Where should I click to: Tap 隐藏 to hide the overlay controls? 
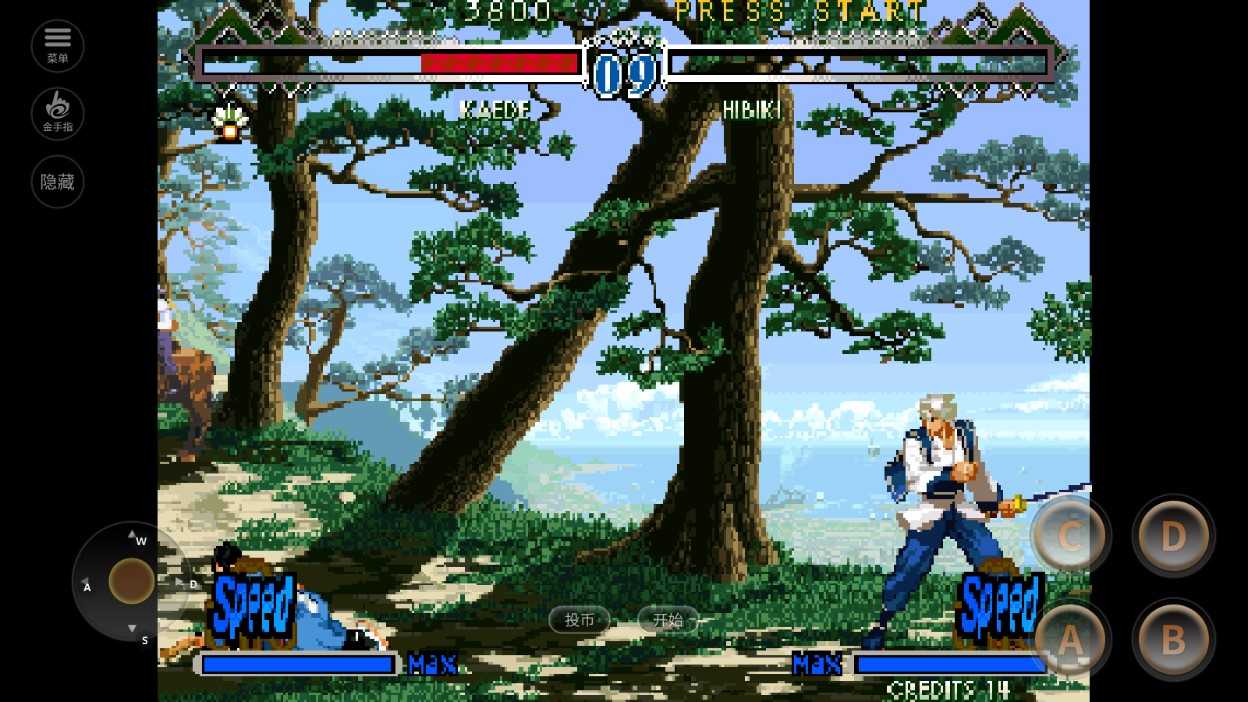(57, 182)
